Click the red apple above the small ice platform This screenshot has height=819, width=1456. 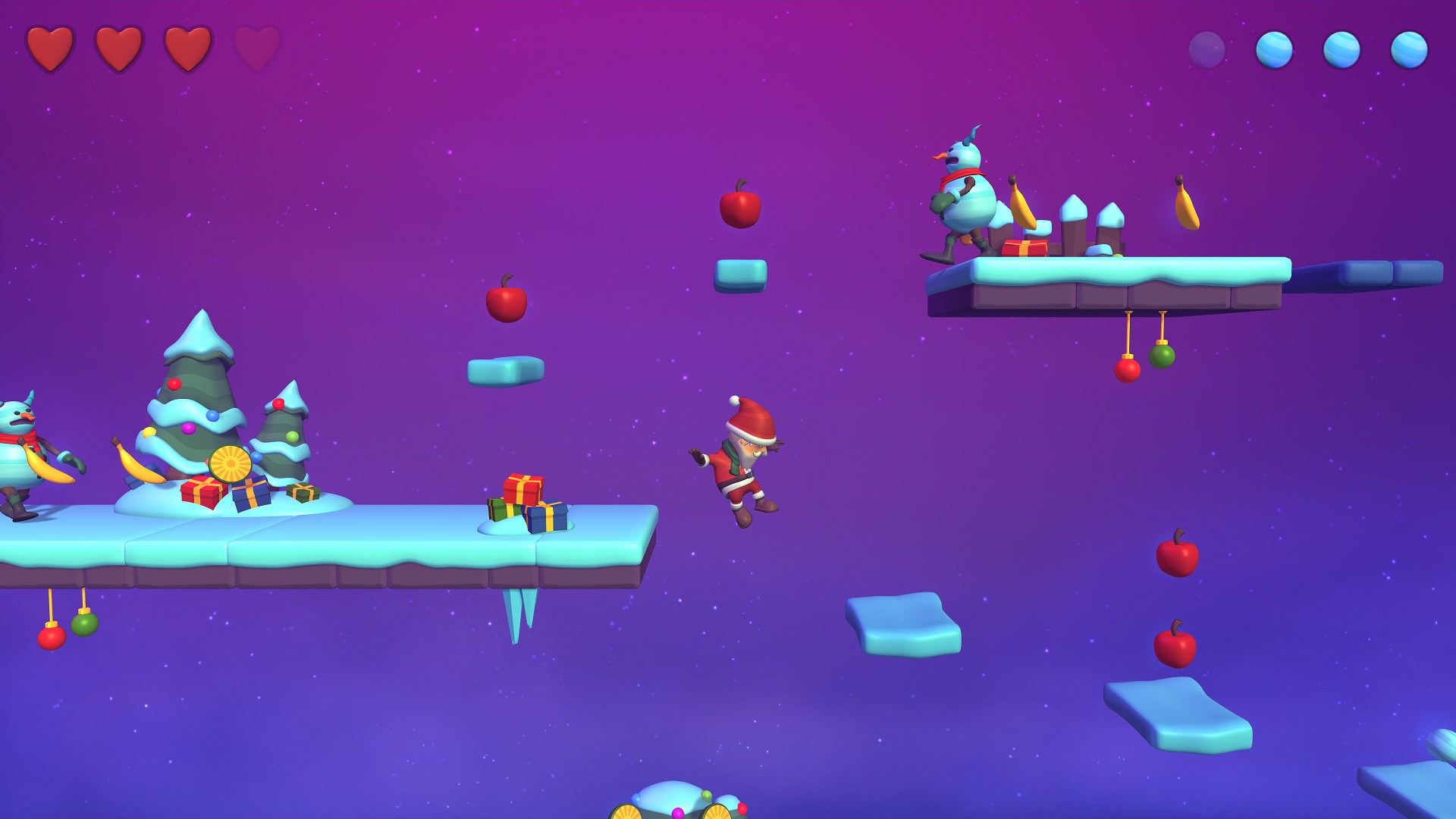(x=742, y=209)
